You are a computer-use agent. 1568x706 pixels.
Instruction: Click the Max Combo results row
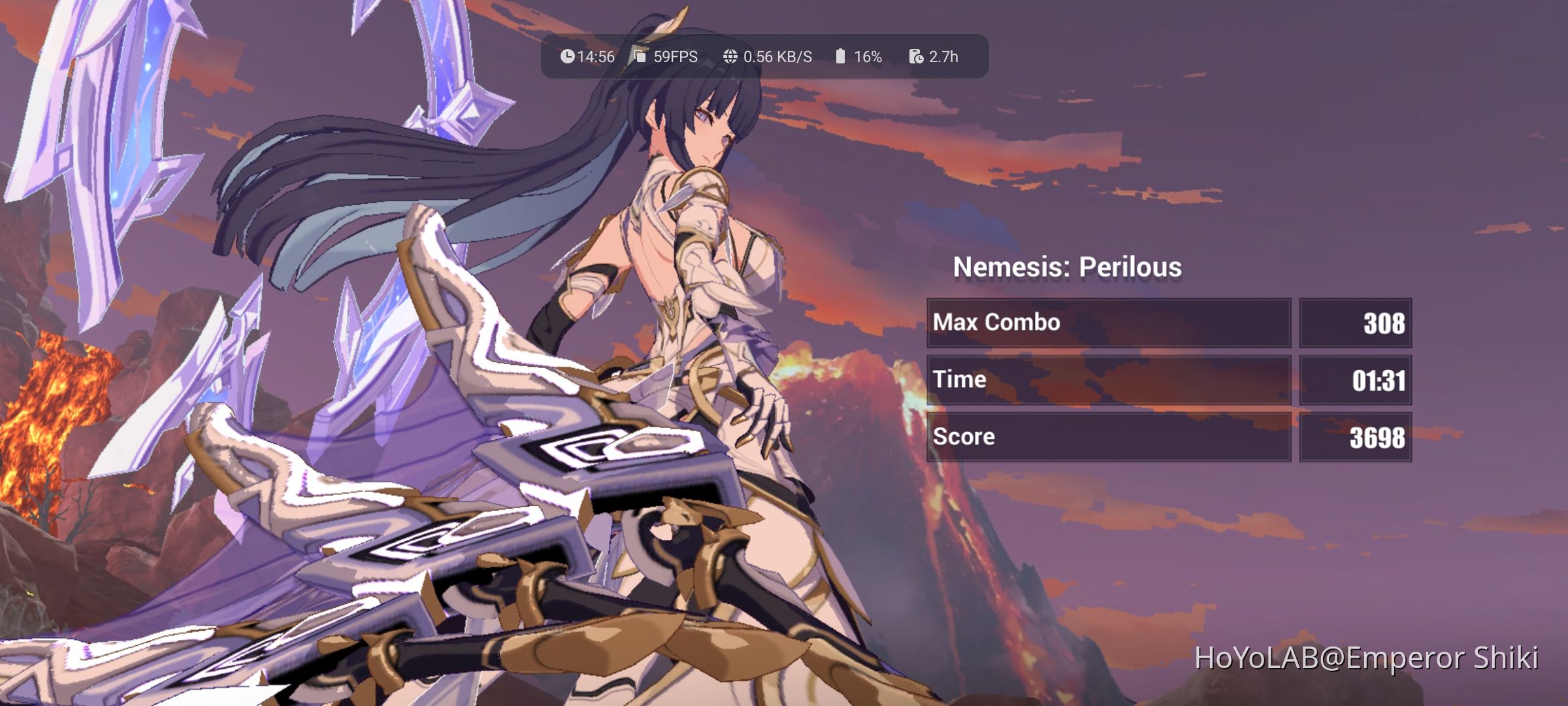coord(1111,322)
